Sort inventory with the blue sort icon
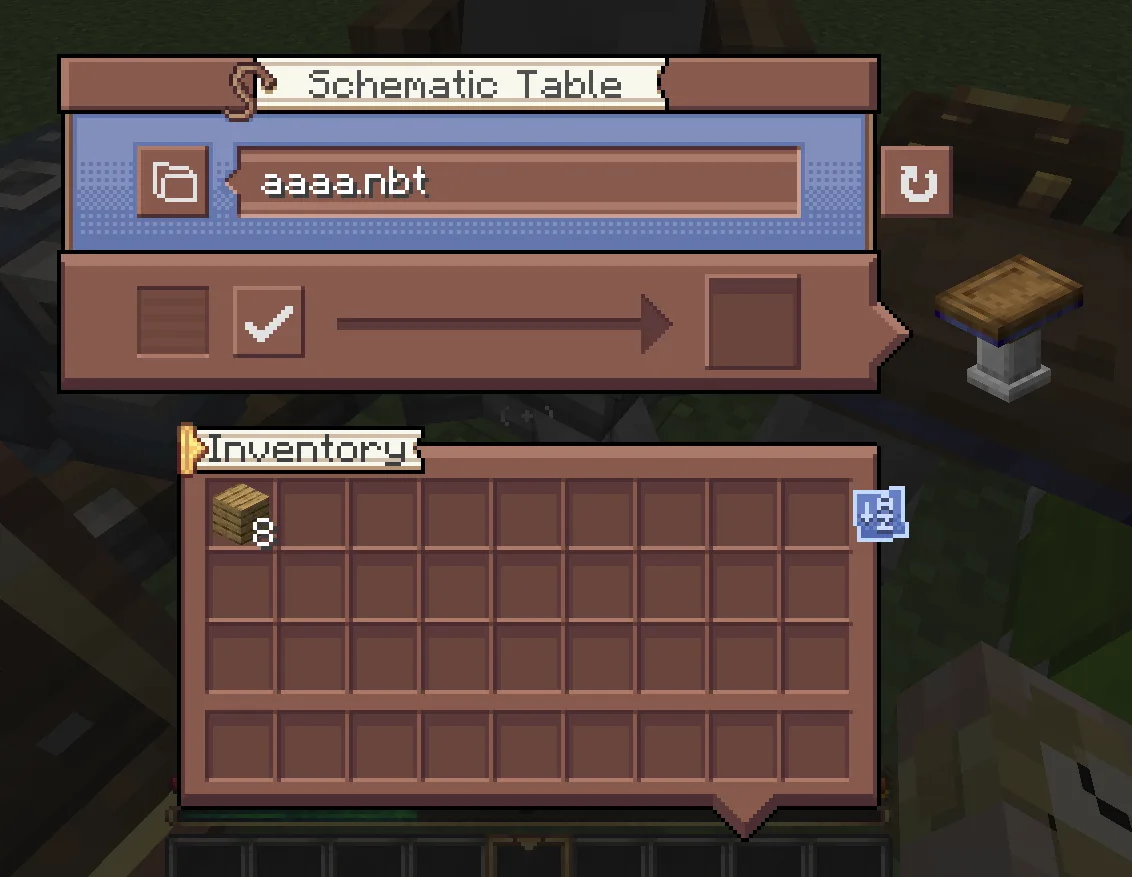This screenshot has height=877, width=1132. pyautogui.click(x=880, y=514)
